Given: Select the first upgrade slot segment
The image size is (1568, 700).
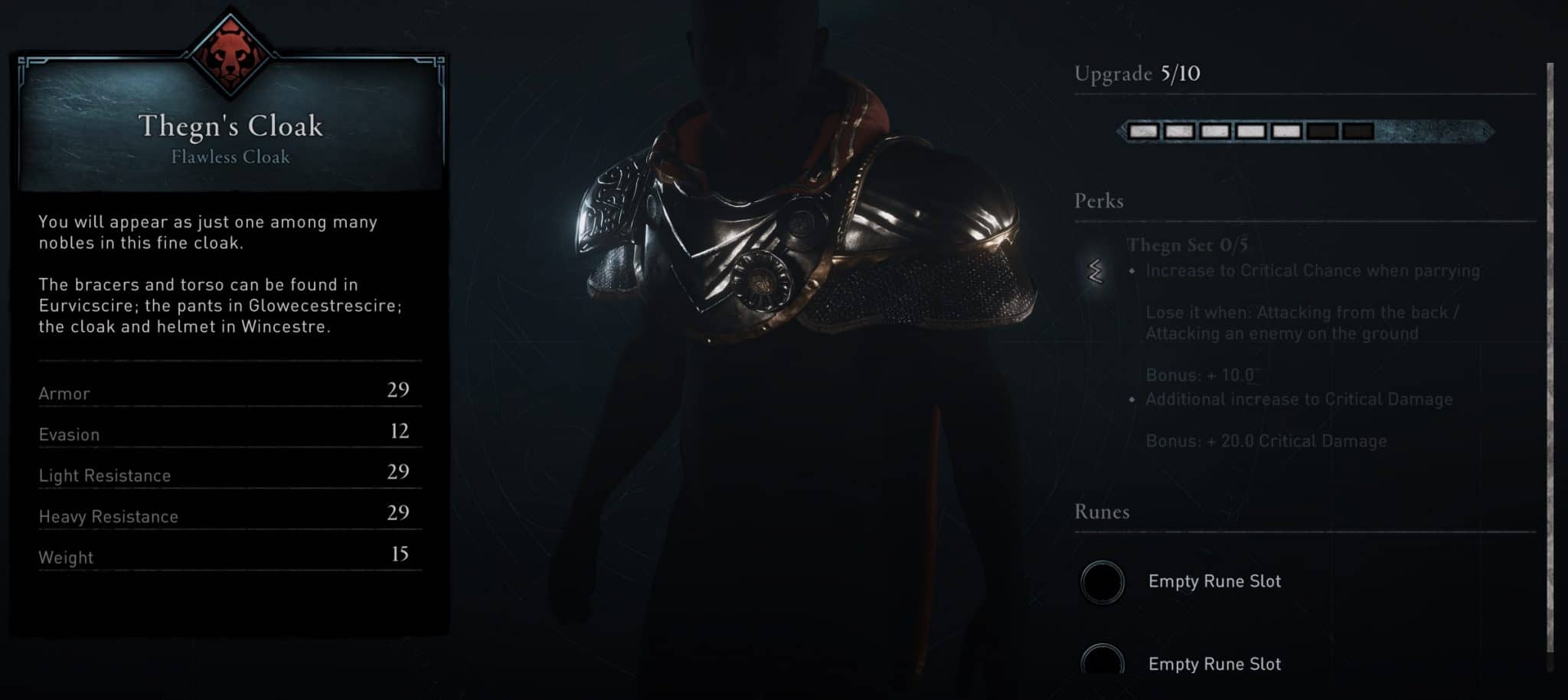Looking at the screenshot, I should pyautogui.click(x=1145, y=129).
